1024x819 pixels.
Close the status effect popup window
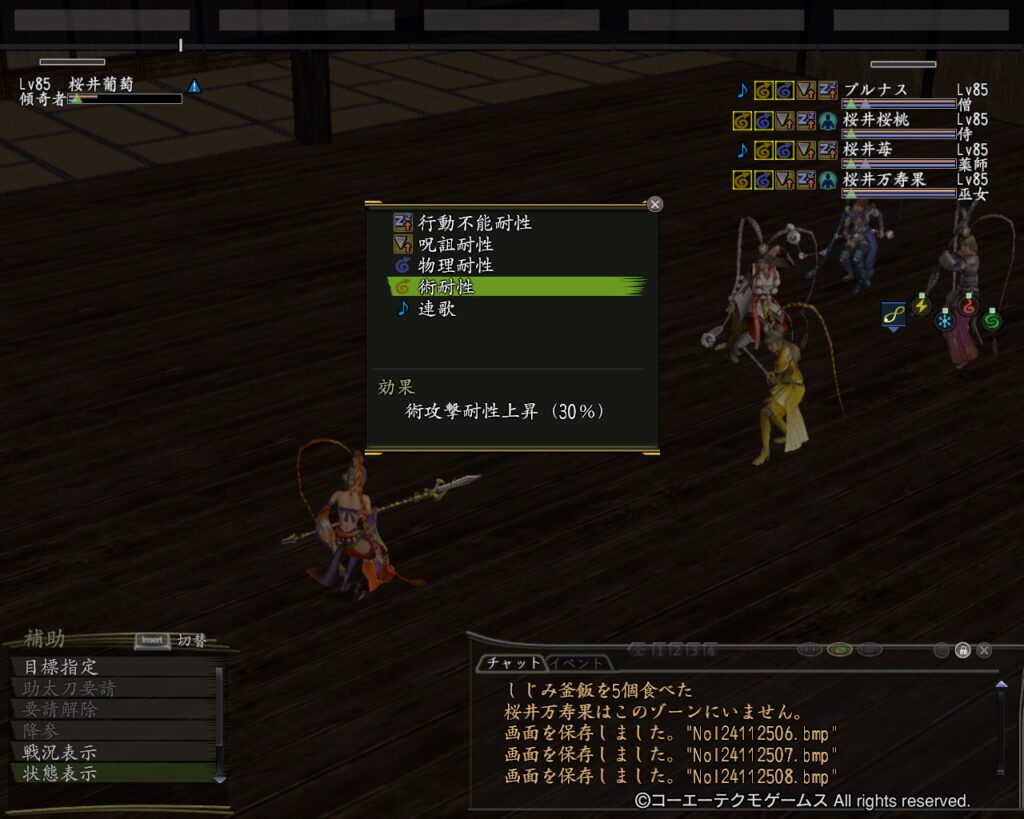point(655,204)
